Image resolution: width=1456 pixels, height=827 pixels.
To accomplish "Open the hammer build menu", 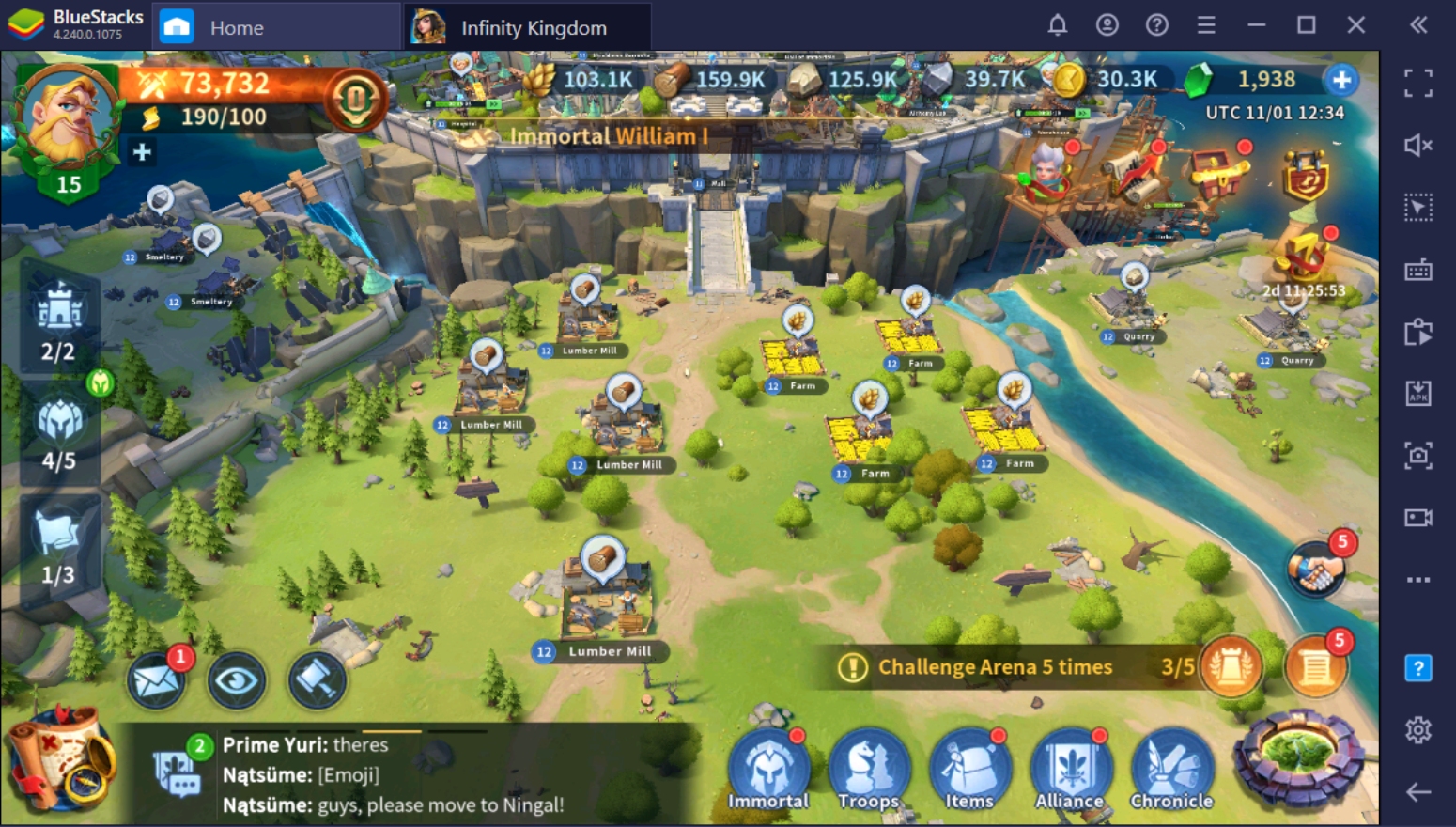I will tap(317, 679).
